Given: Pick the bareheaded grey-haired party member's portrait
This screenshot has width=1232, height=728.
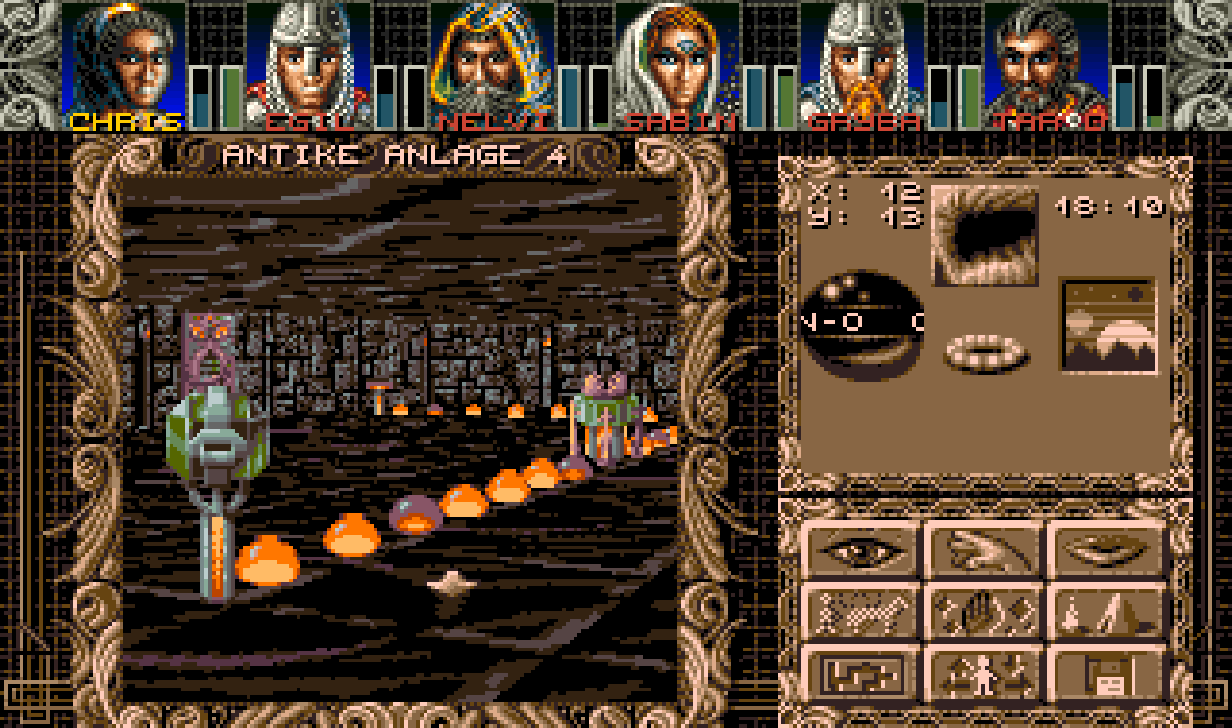Looking at the screenshot, I should coord(1046,58).
